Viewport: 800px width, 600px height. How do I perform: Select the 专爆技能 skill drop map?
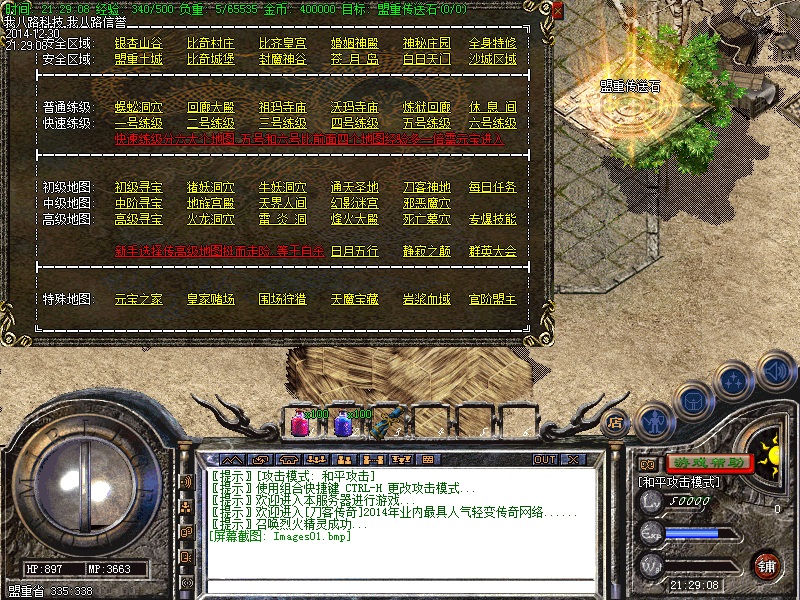(492, 219)
